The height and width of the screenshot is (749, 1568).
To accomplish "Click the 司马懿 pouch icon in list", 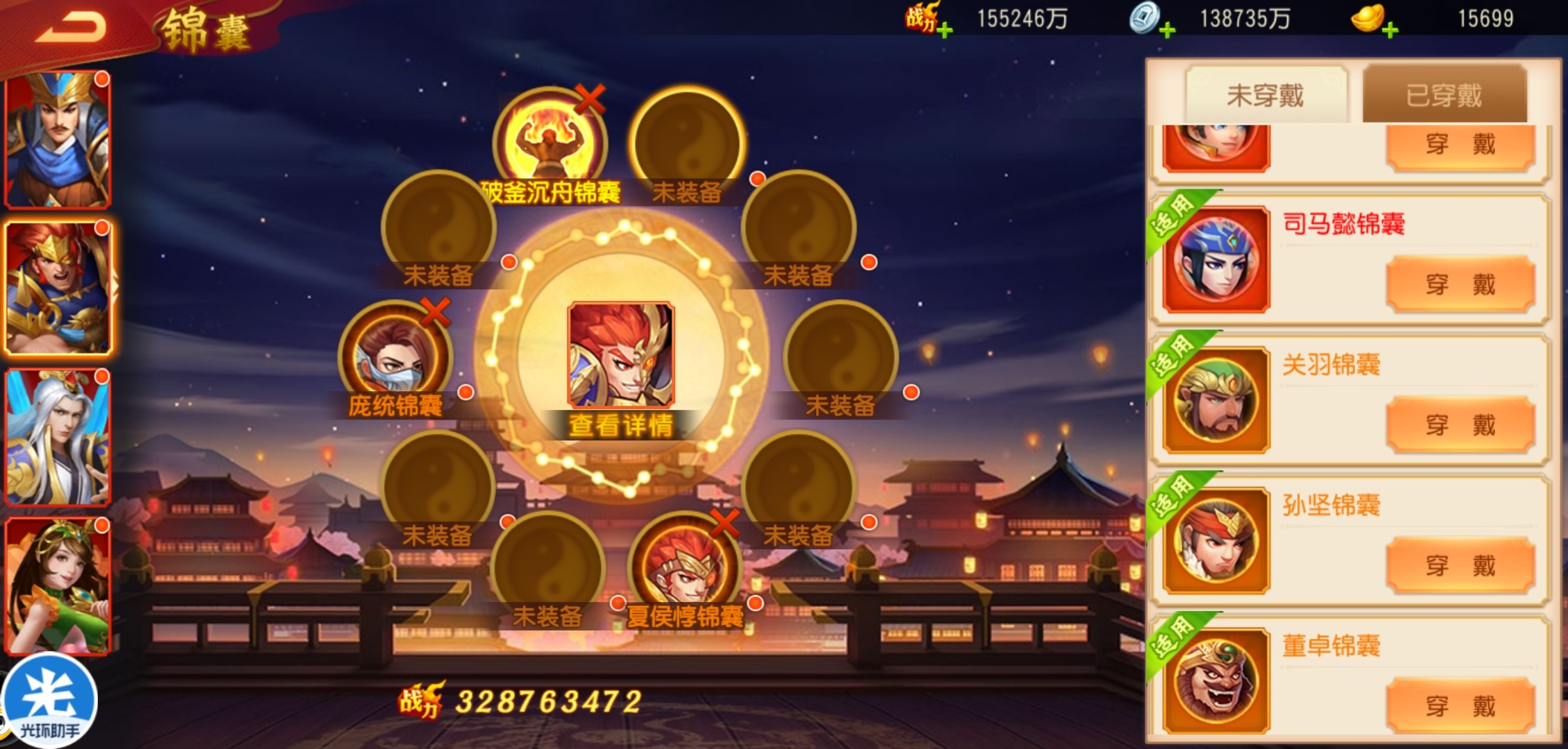I will click(x=1216, y=260).
